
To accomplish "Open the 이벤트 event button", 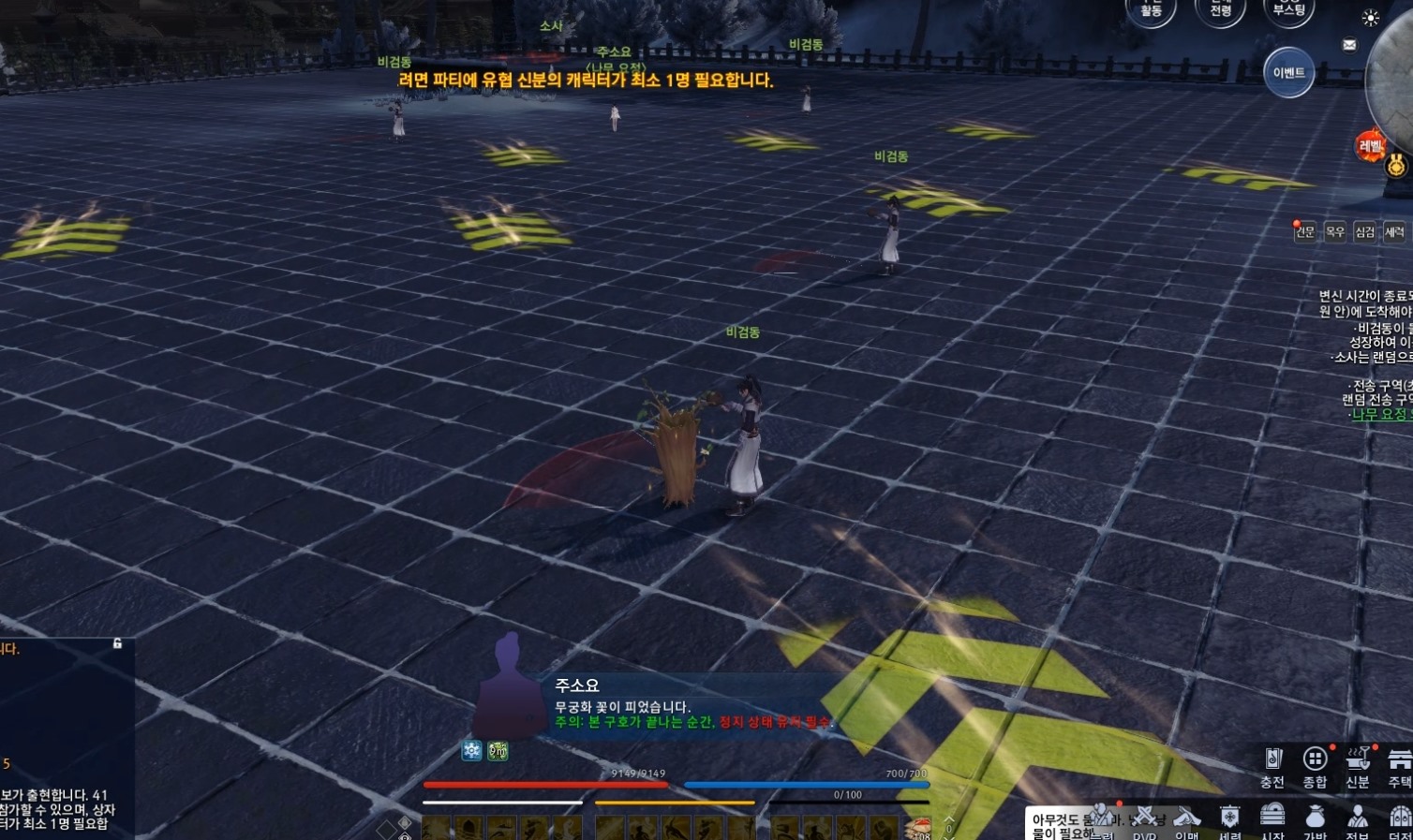I will pos(1288,72).
